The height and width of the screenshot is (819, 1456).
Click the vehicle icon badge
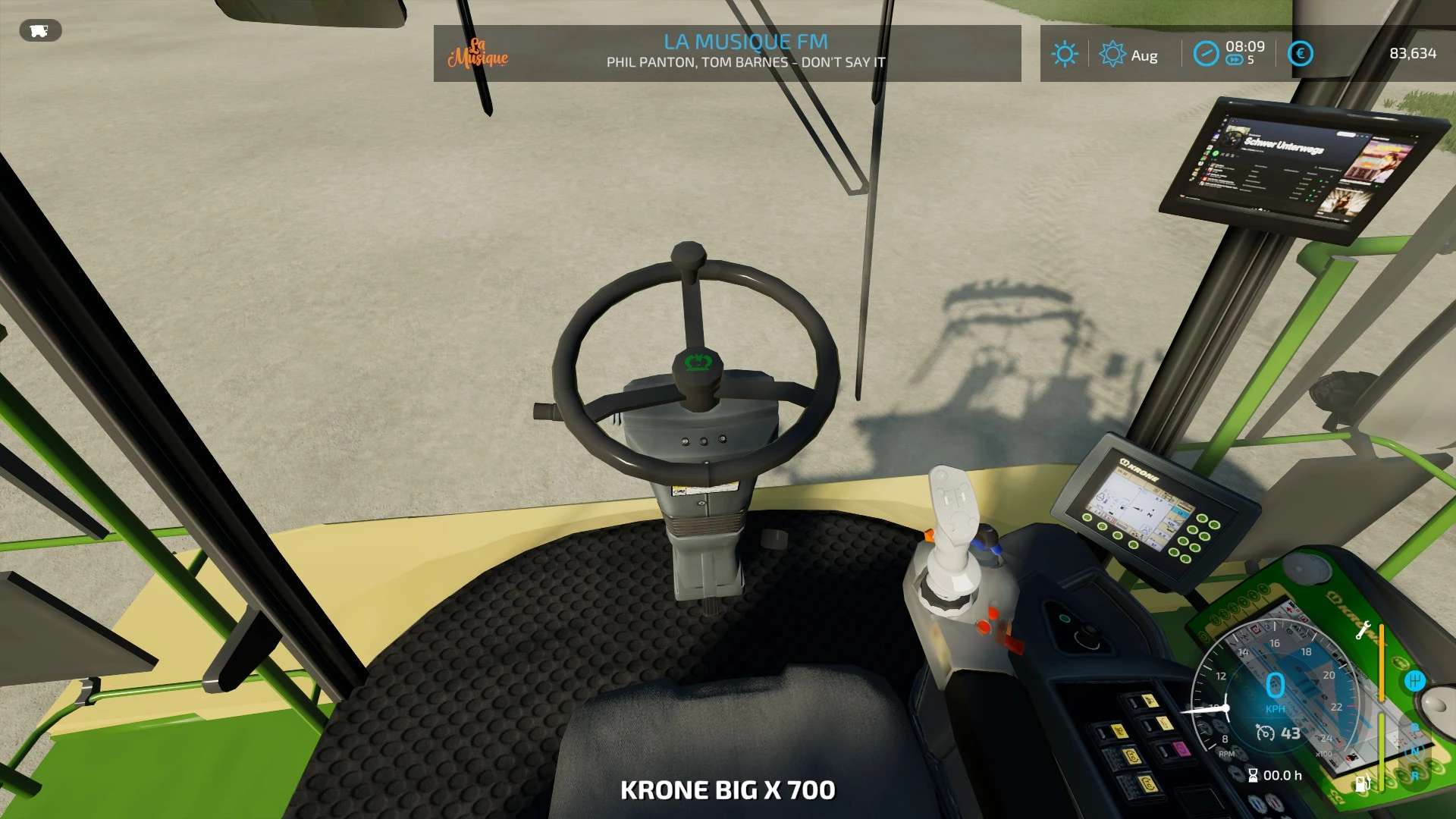39,31
